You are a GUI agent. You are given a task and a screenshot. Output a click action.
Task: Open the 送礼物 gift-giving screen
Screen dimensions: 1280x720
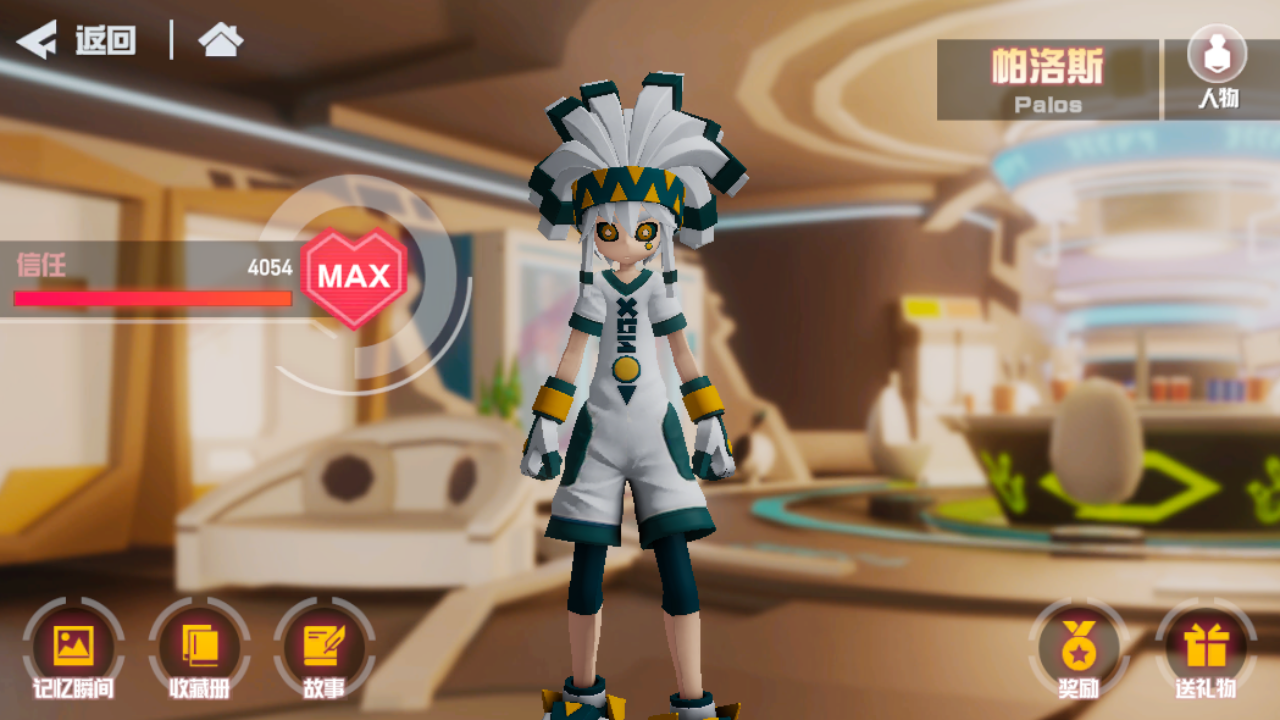(x=1204, y=645)
